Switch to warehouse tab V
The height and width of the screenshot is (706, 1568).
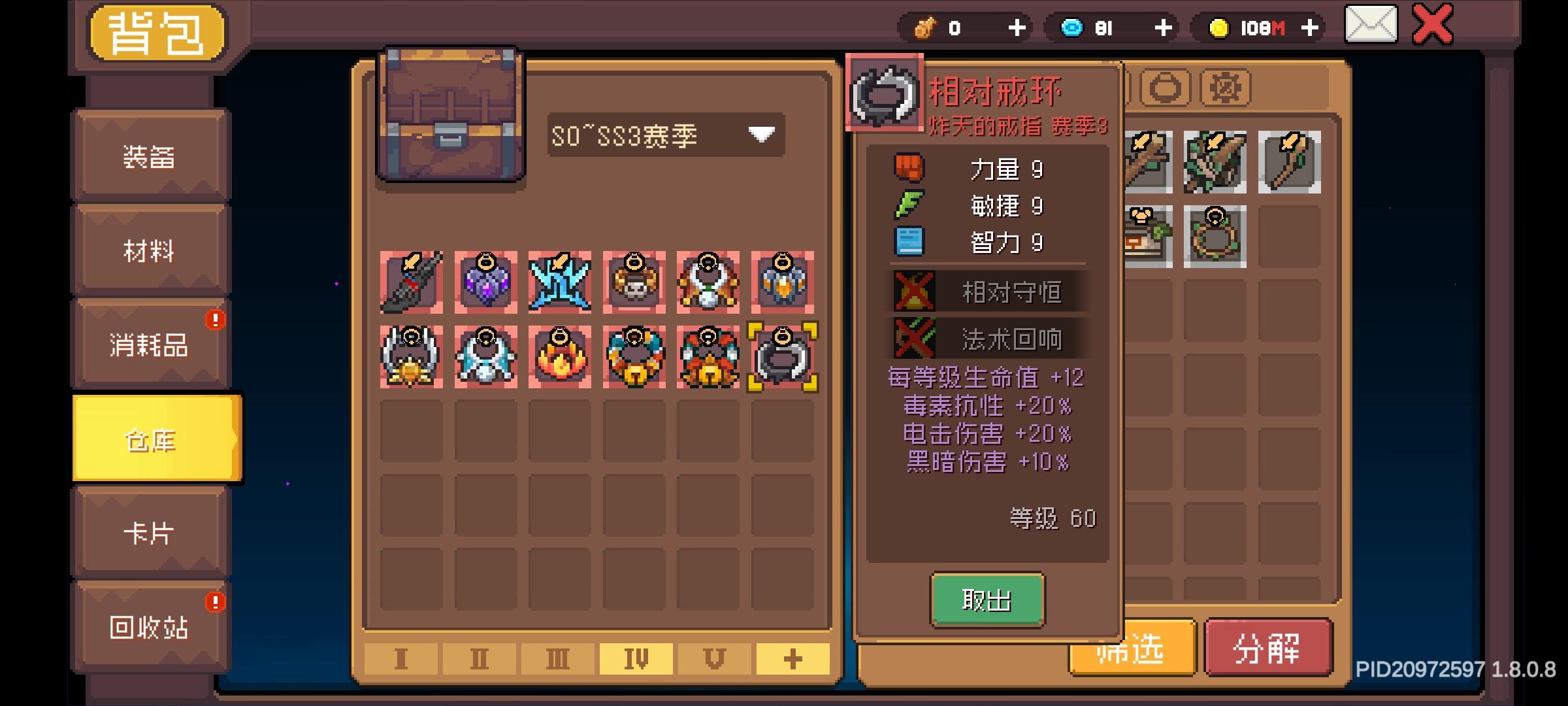click(x=715, y=660)
